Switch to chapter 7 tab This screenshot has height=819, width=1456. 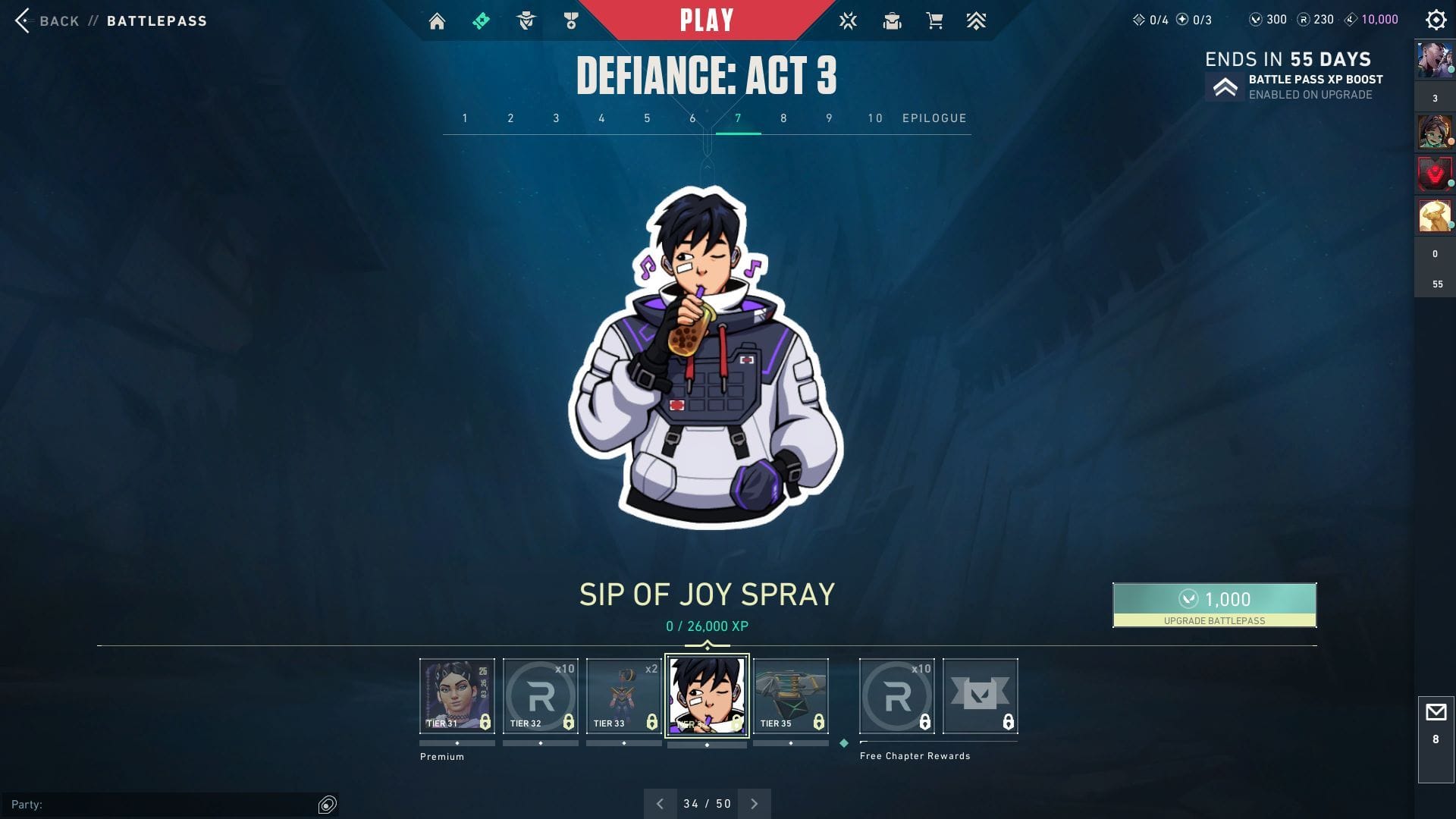pyautogui.click(x=737, y=118)
